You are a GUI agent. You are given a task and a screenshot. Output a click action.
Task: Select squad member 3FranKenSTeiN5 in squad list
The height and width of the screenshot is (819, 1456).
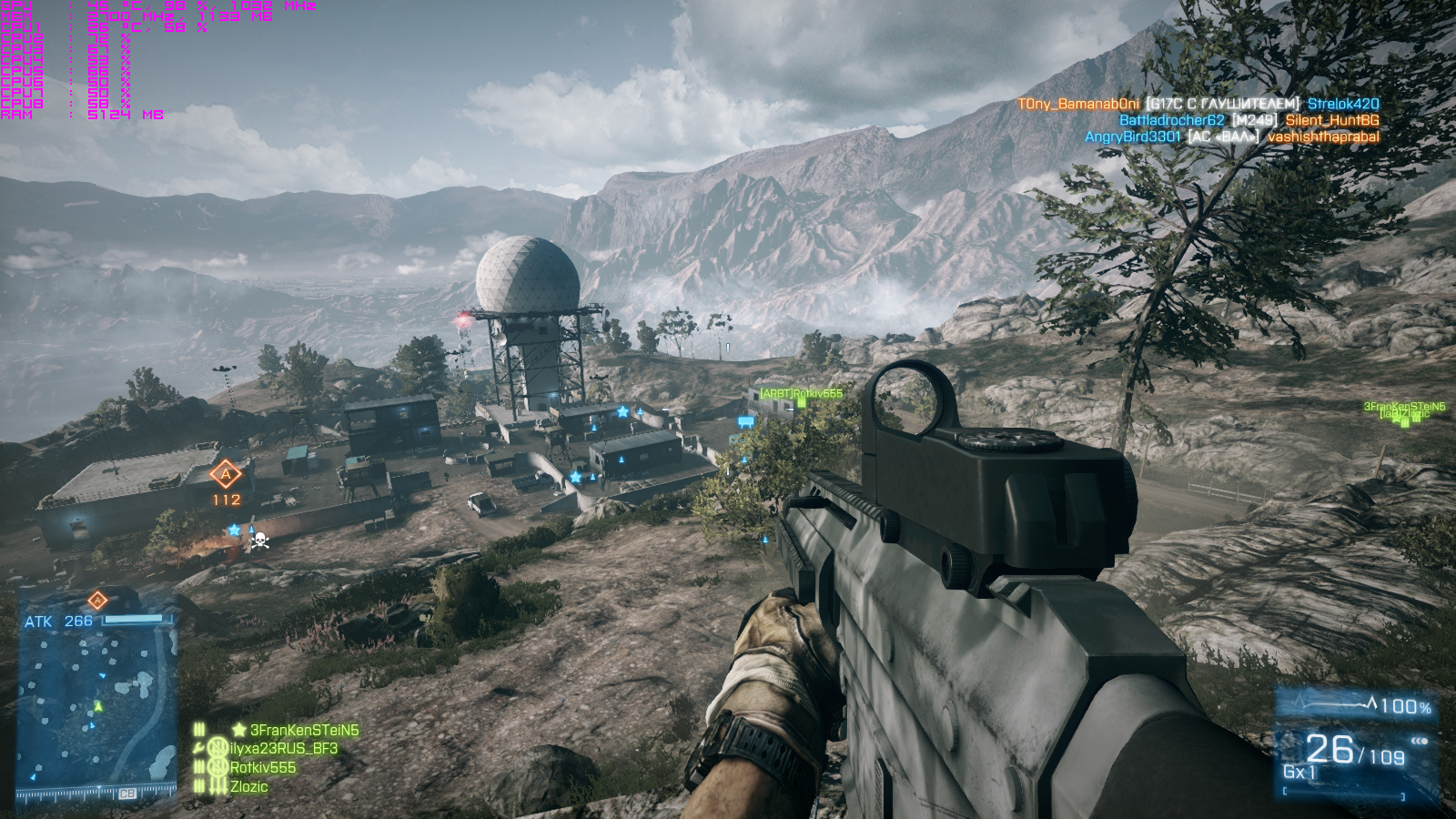point(304,730)
